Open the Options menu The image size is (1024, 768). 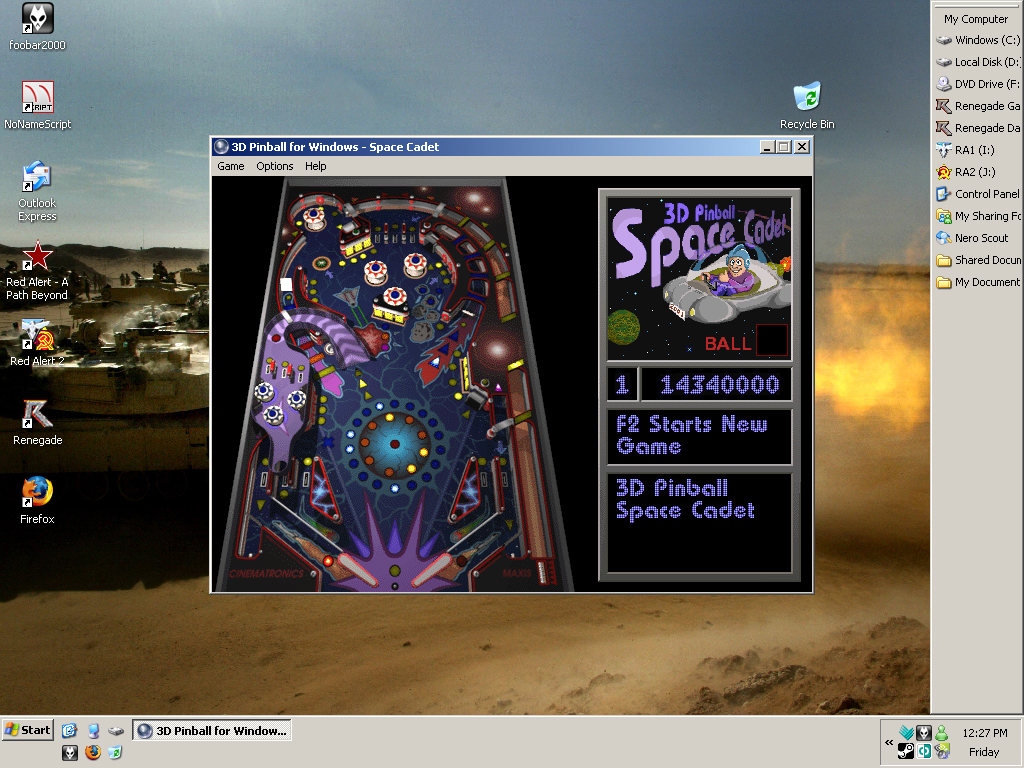point(275,166)
